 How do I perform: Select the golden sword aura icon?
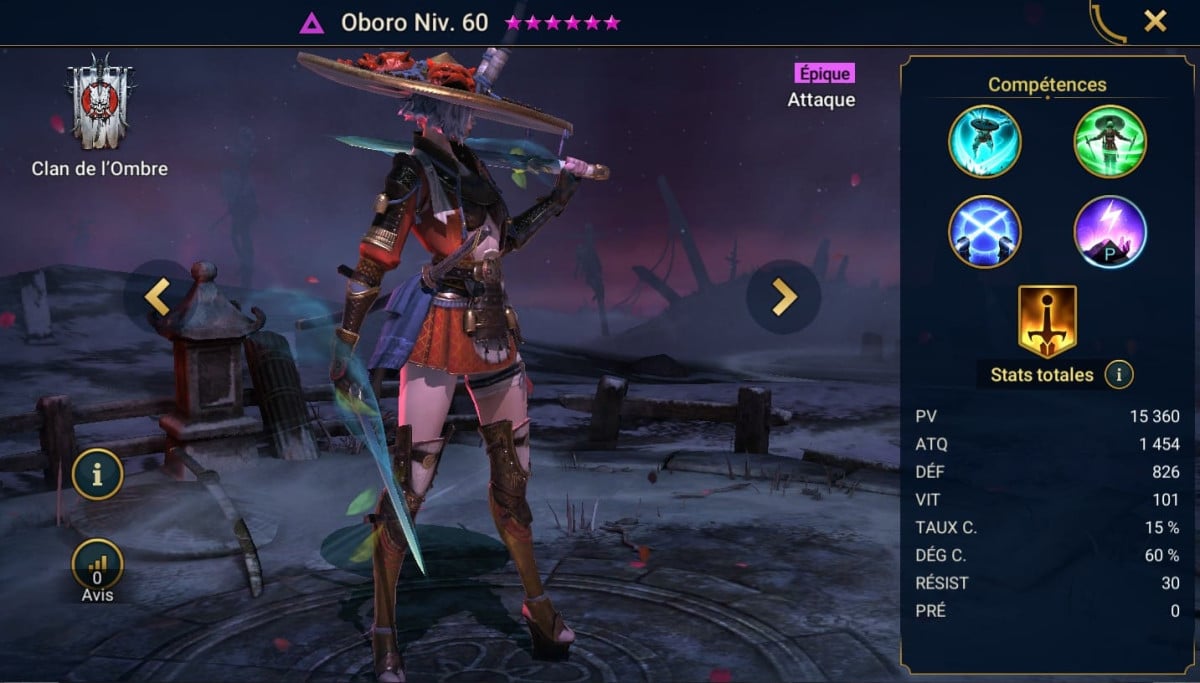pos(1046,321)
